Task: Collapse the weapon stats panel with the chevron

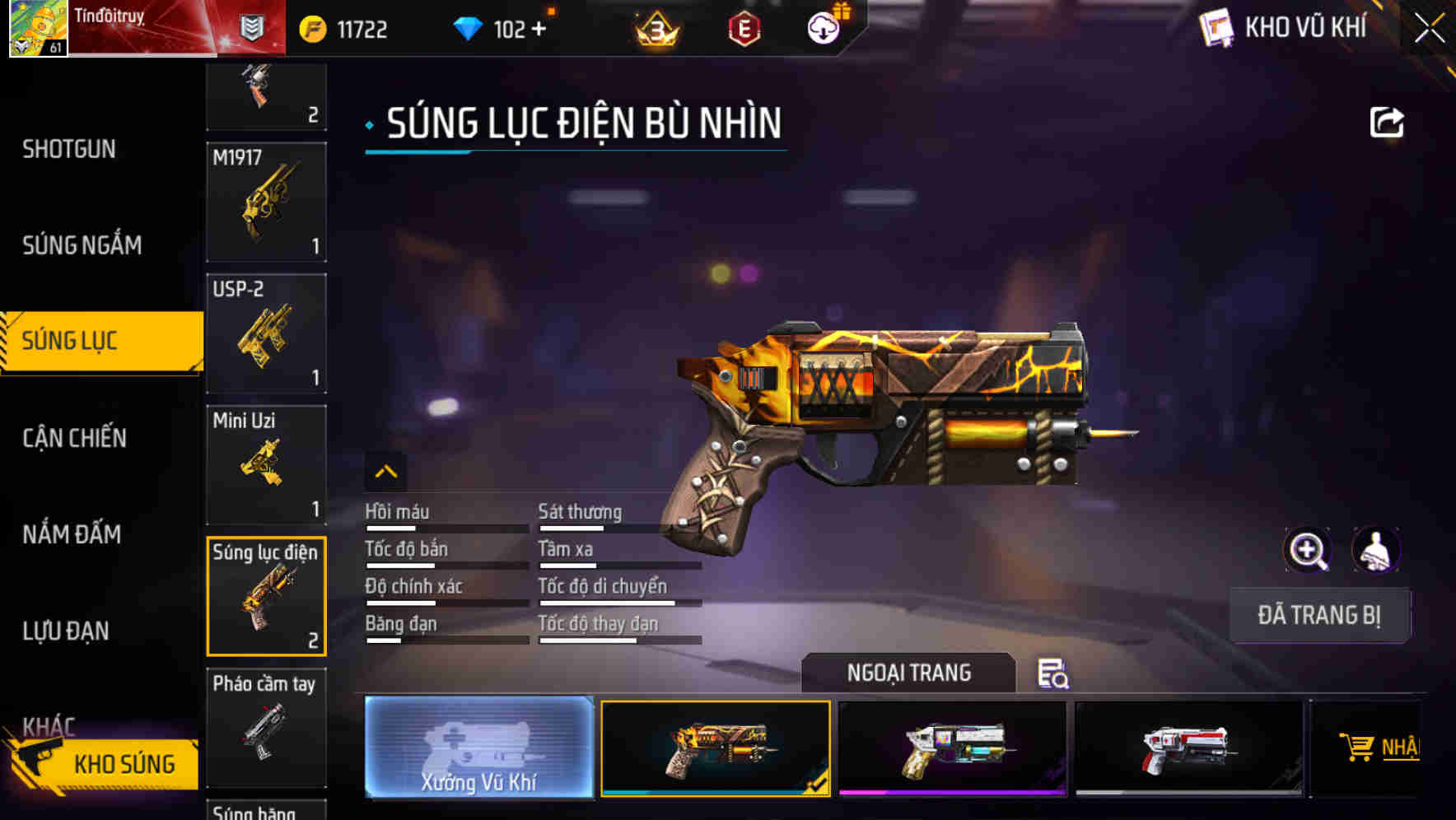Action: point(385,473)
